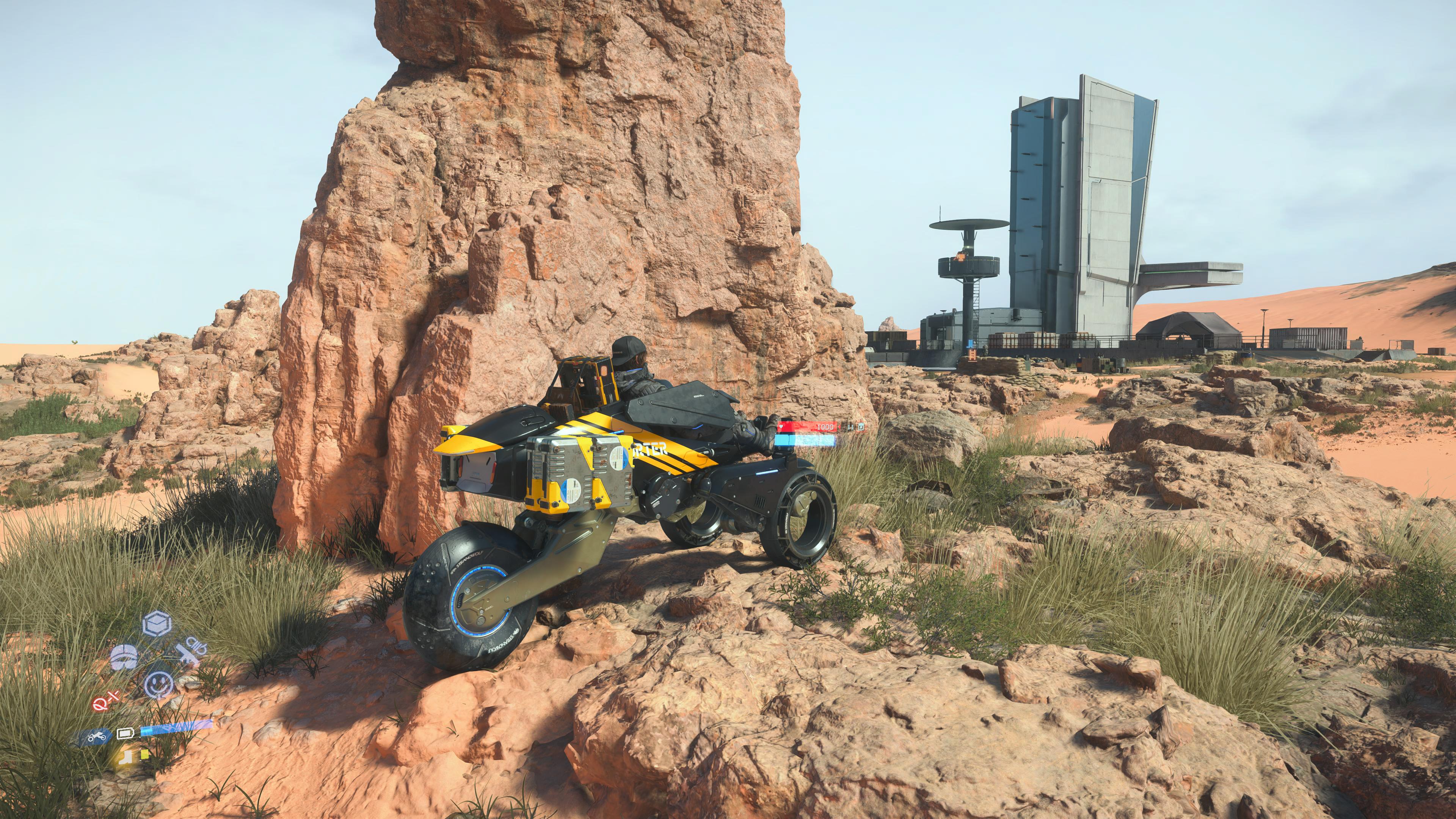Expand the cargo radial menu

coord(156,623)
